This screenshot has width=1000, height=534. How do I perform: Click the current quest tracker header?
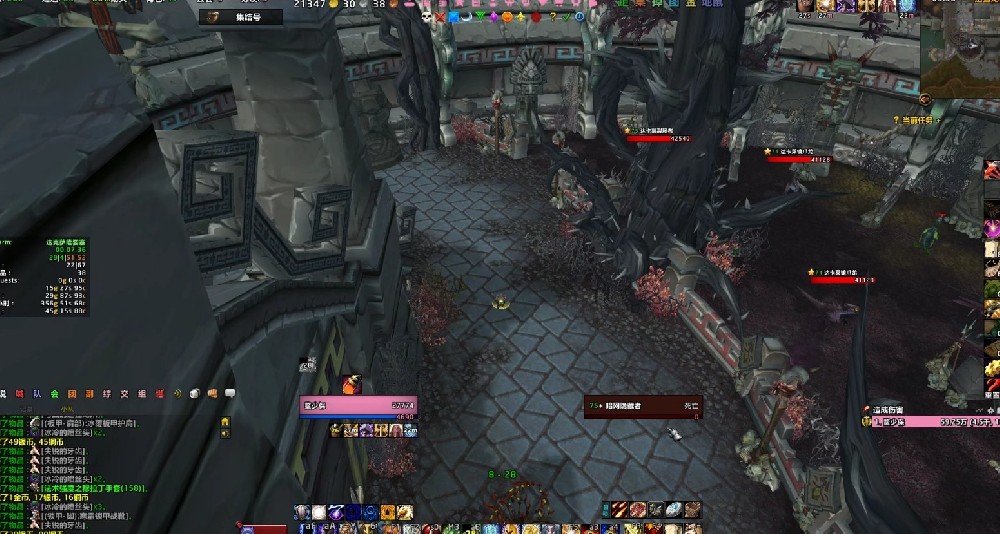pyautogui.click(x=915, y=120)
